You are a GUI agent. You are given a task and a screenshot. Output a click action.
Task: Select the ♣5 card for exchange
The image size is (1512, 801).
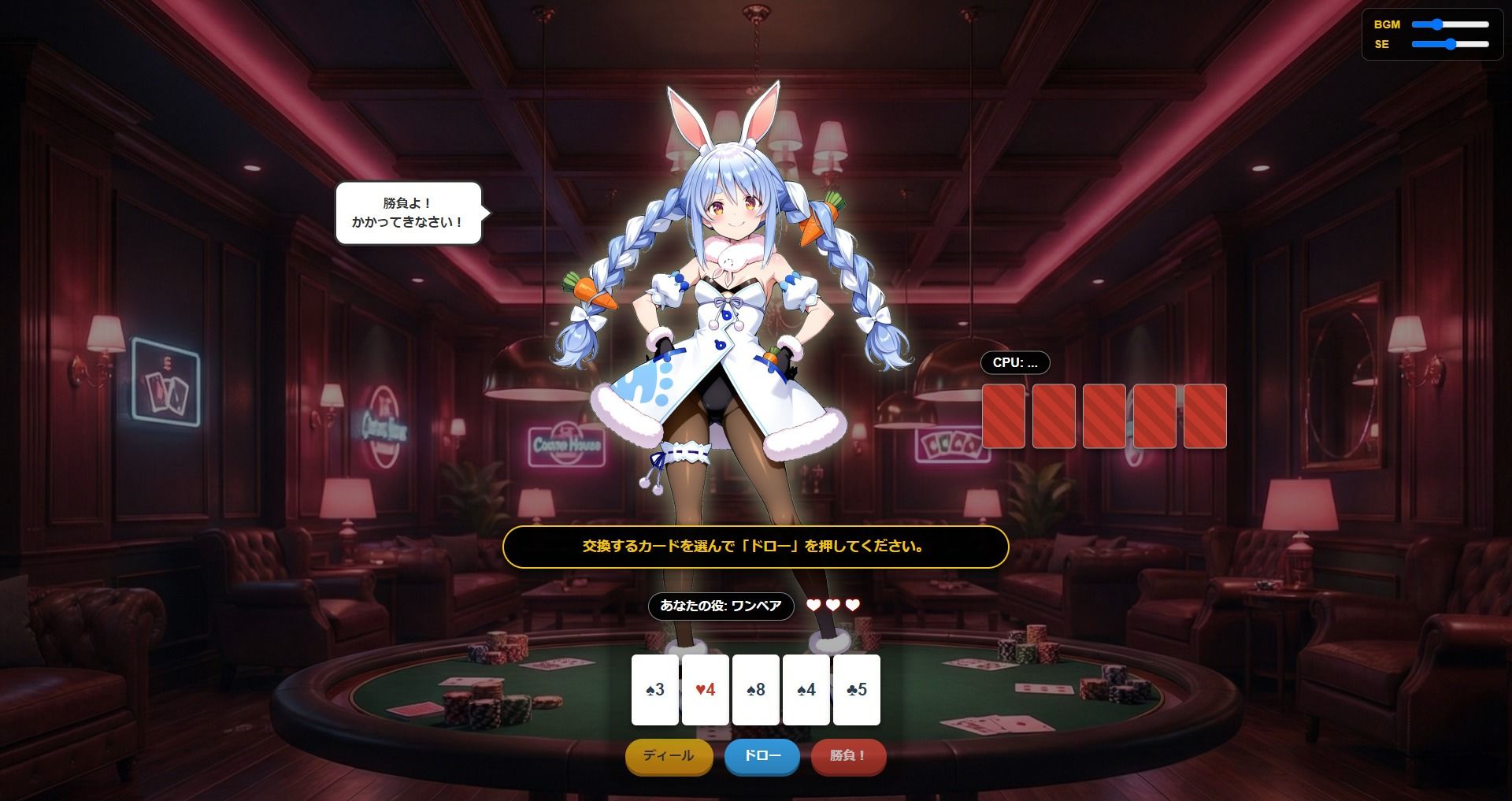856,690
